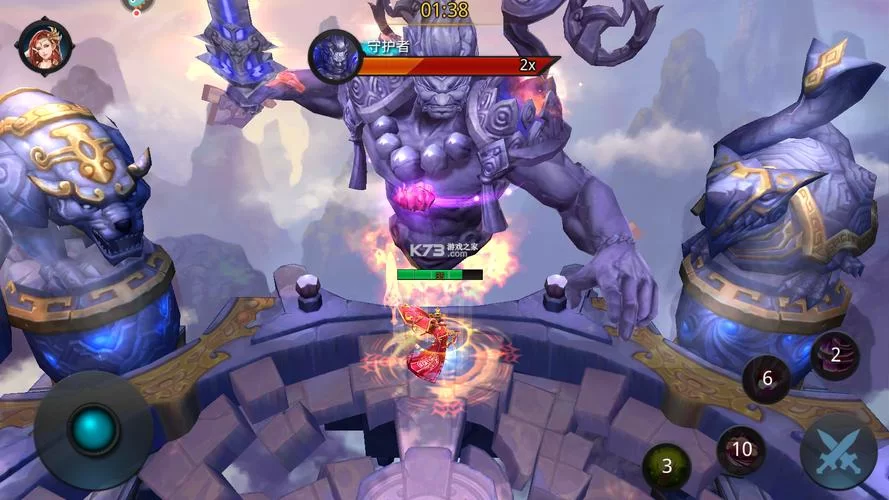Image resolution: width=889 pixels, height=500 pixels.
Task: Tap the virtual joystick's teal knob
Action: (94, 430)
